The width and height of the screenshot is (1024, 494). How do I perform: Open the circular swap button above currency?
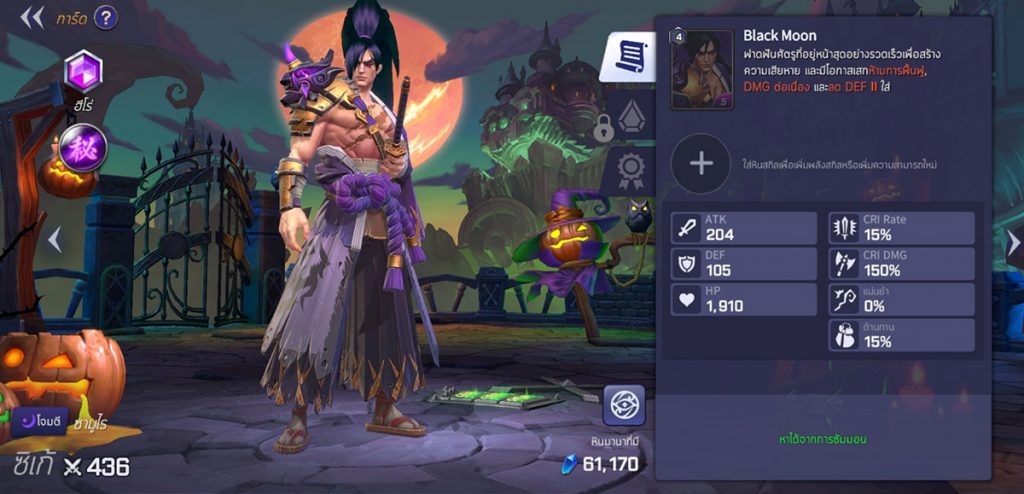[x=623, y=405]
